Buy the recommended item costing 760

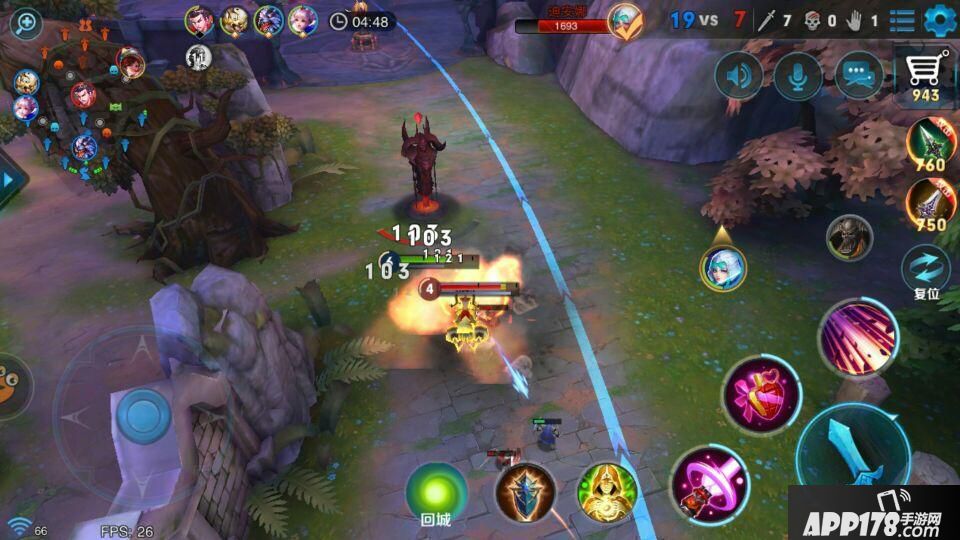(930, 145)
